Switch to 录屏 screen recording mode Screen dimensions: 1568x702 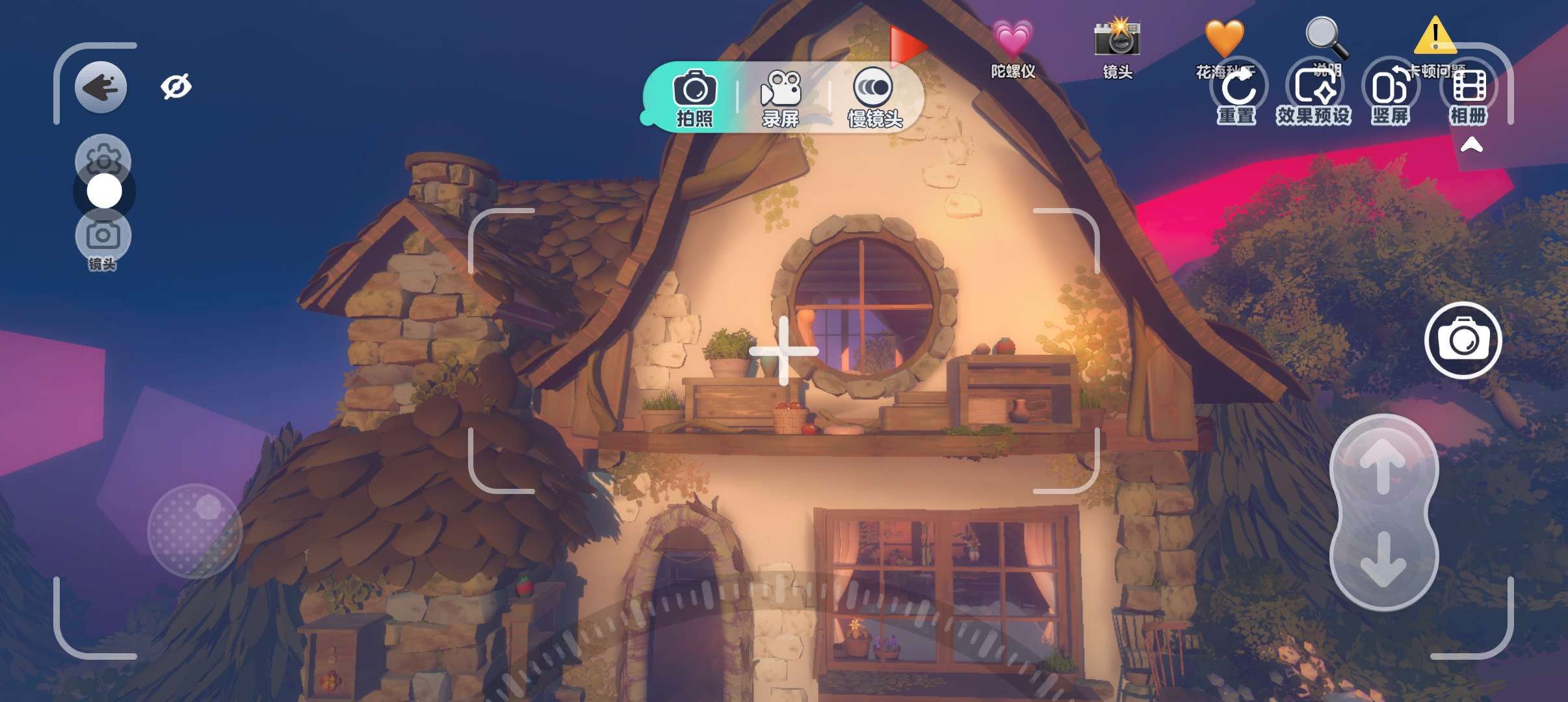coord(780,97)
